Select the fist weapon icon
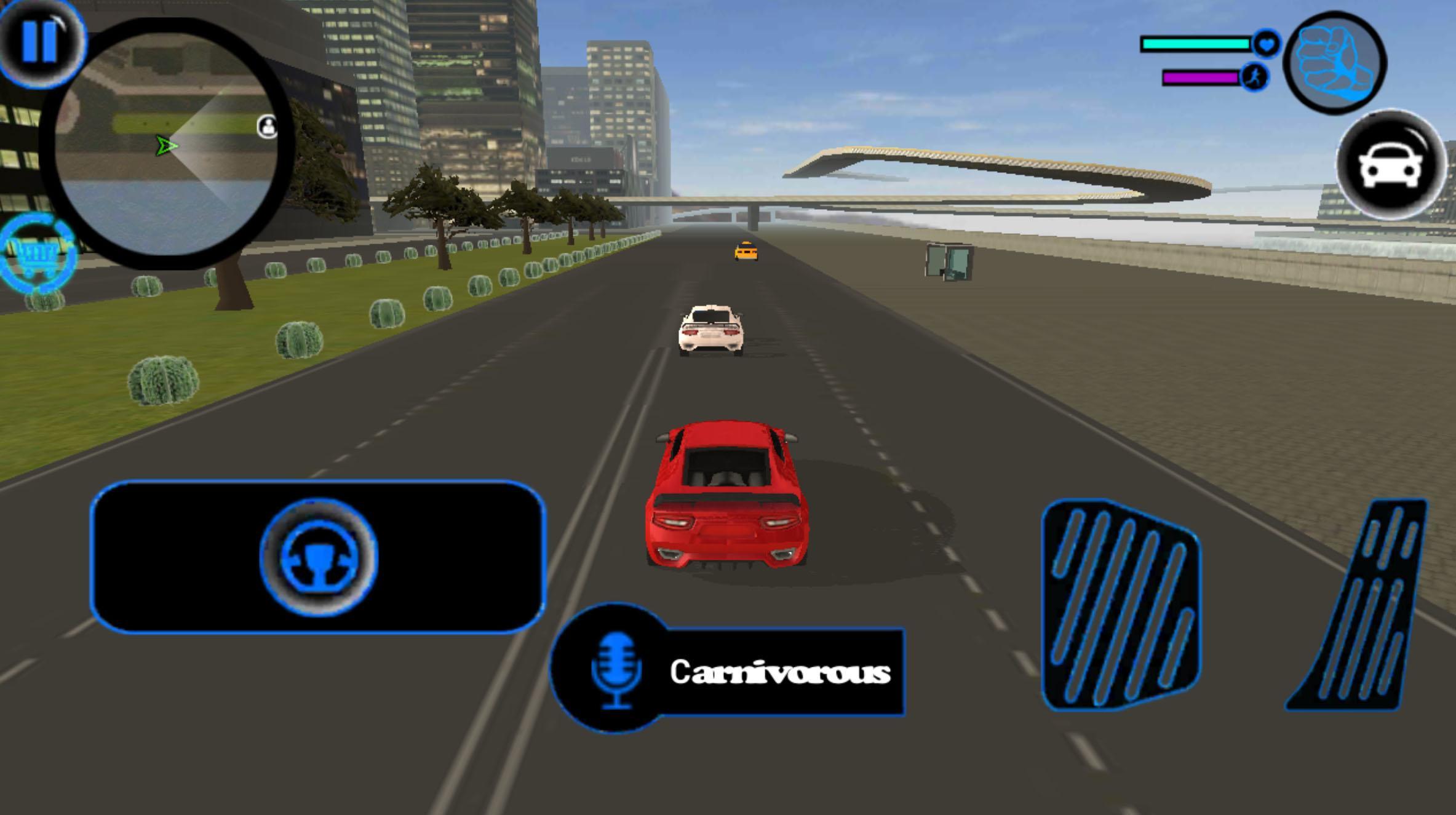This screenshot has width=1456, height=815. coord(1334,63)
